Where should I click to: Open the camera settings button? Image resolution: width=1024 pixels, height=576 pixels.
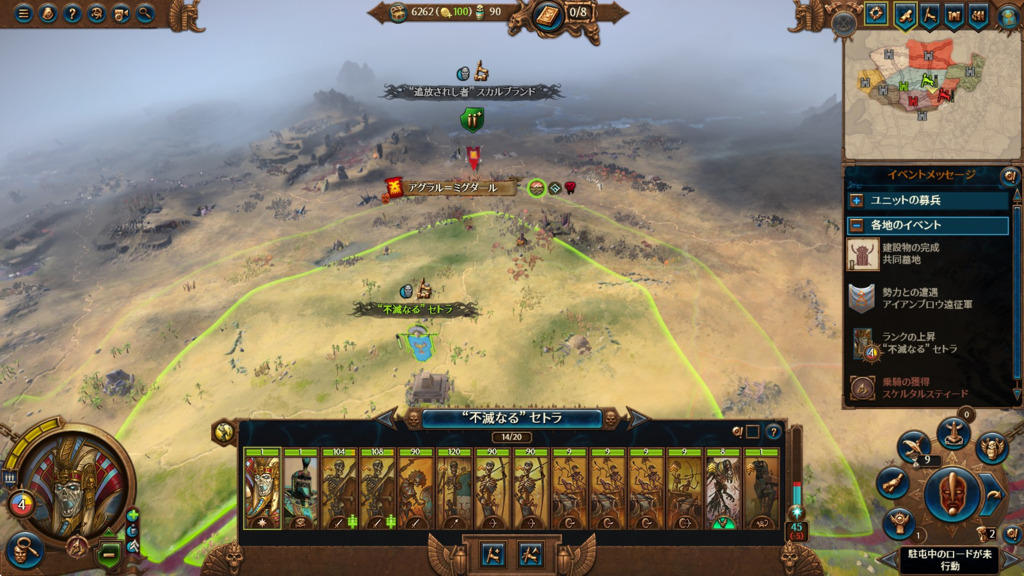coord(121,14)
